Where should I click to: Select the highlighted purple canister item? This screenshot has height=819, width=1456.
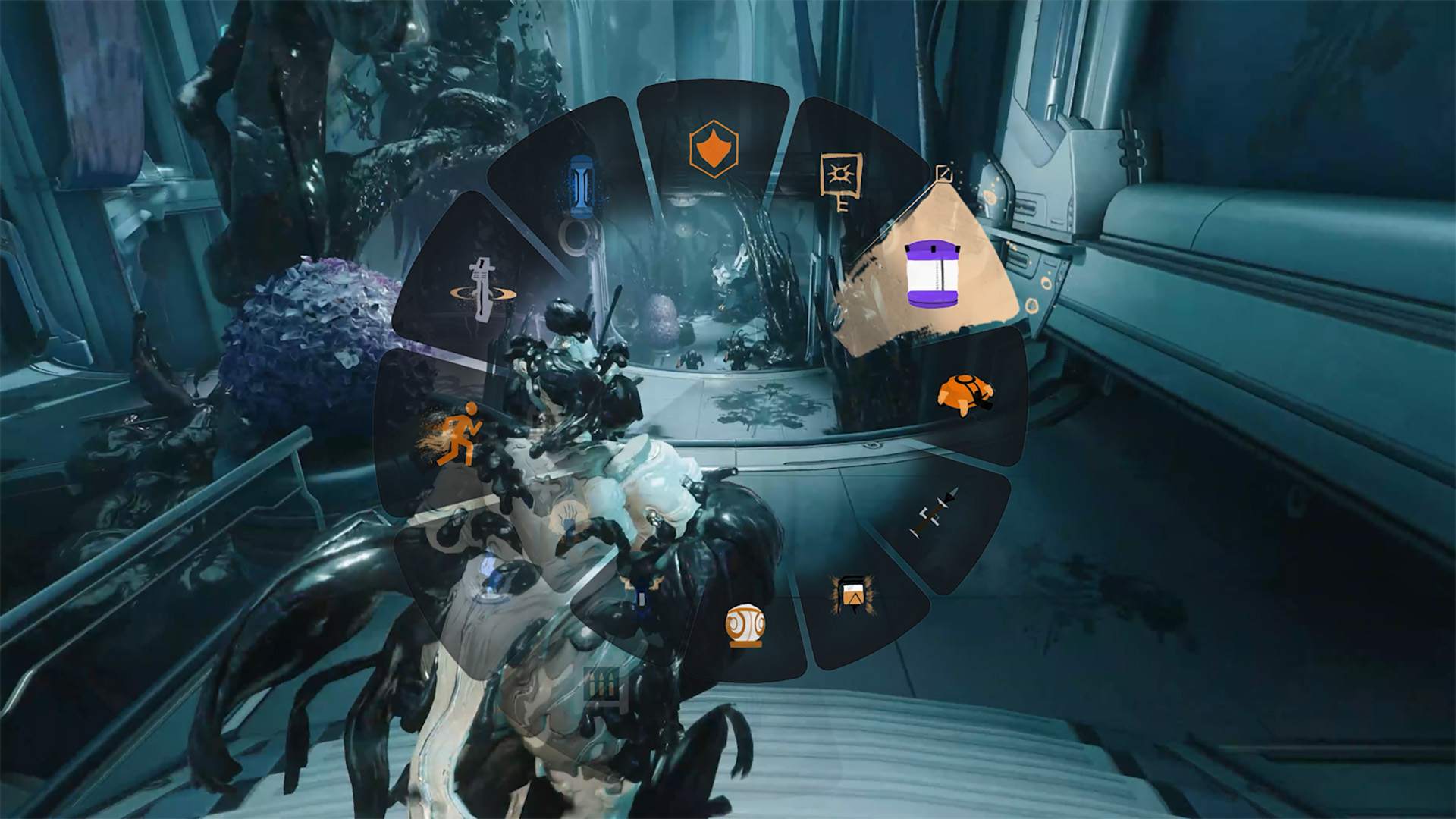point(932,274)
